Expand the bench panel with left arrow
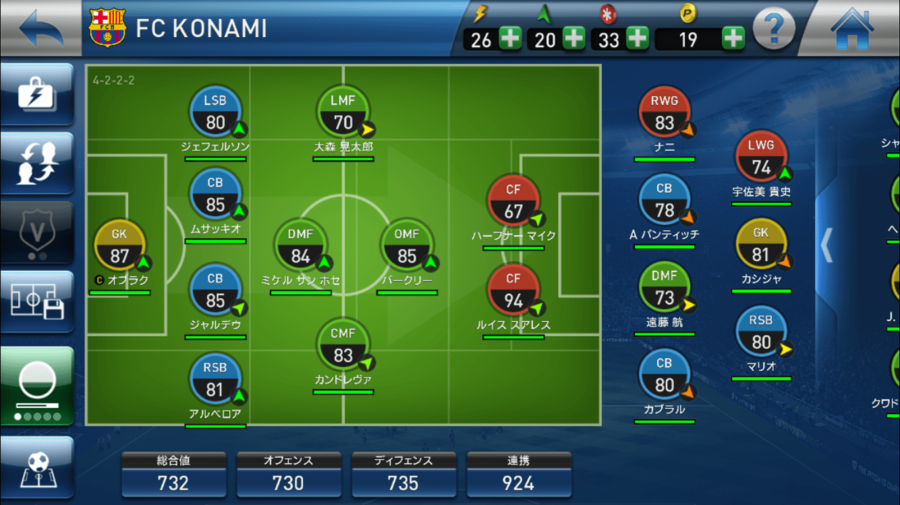The height and width of the screenshot is (505, 900). click(826, 243)
